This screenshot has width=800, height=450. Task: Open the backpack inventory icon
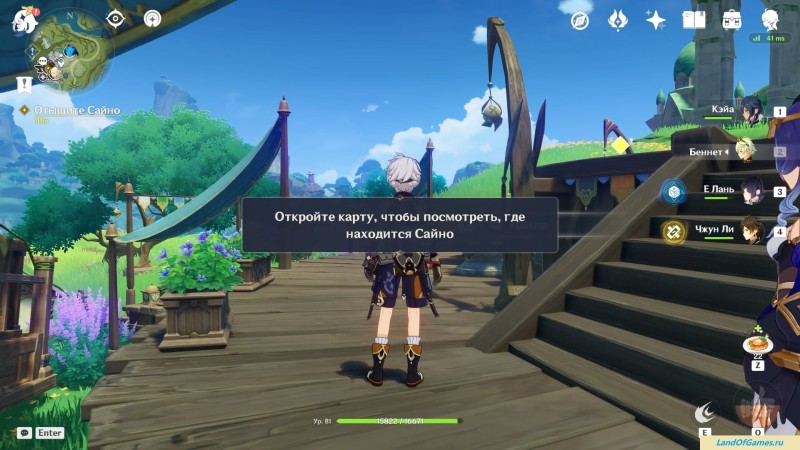tap(732, 20)
